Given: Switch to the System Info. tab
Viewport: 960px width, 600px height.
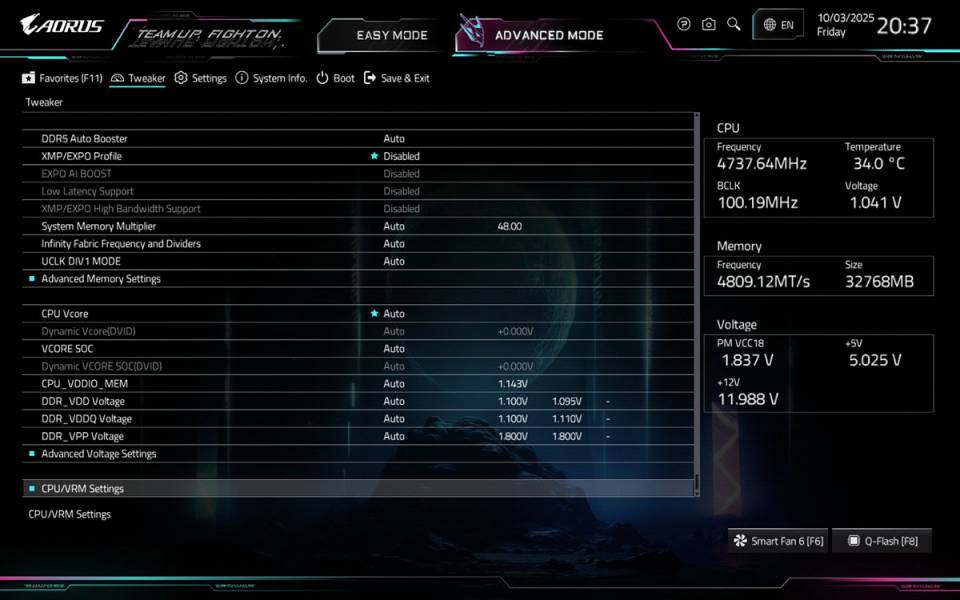Looking at the screenshot, I should click(x=271, y=78).
